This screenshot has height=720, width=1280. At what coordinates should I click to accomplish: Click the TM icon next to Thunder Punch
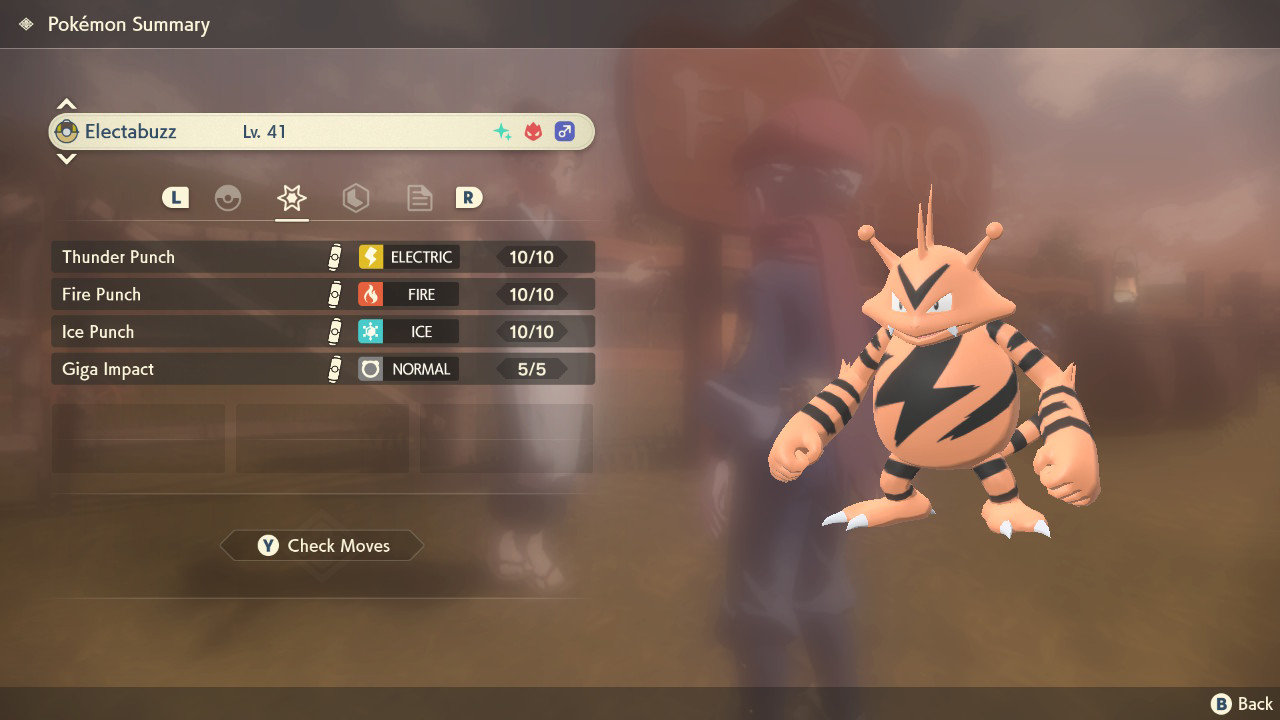[335, 256]
